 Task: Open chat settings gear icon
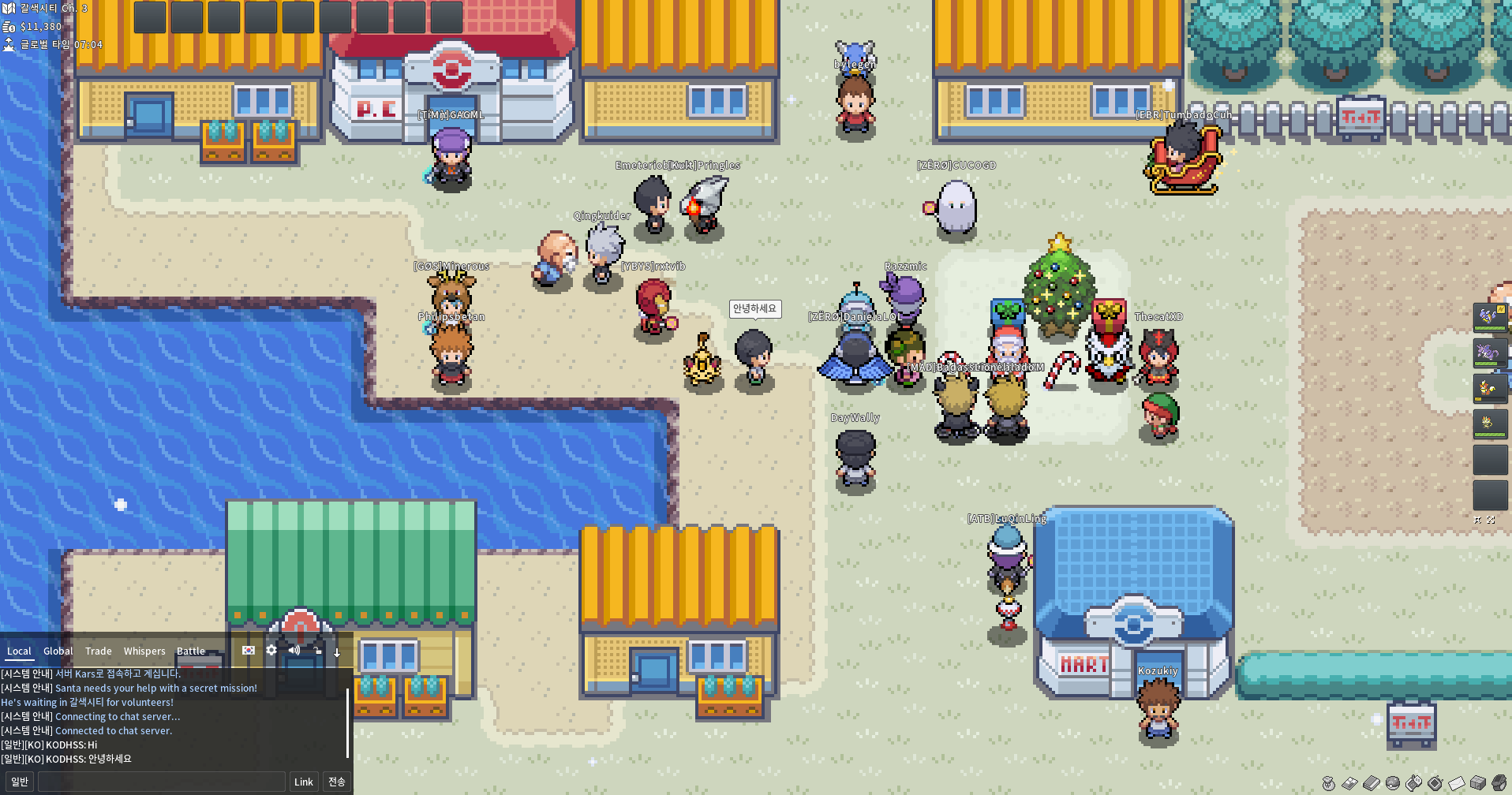point(271,651)
